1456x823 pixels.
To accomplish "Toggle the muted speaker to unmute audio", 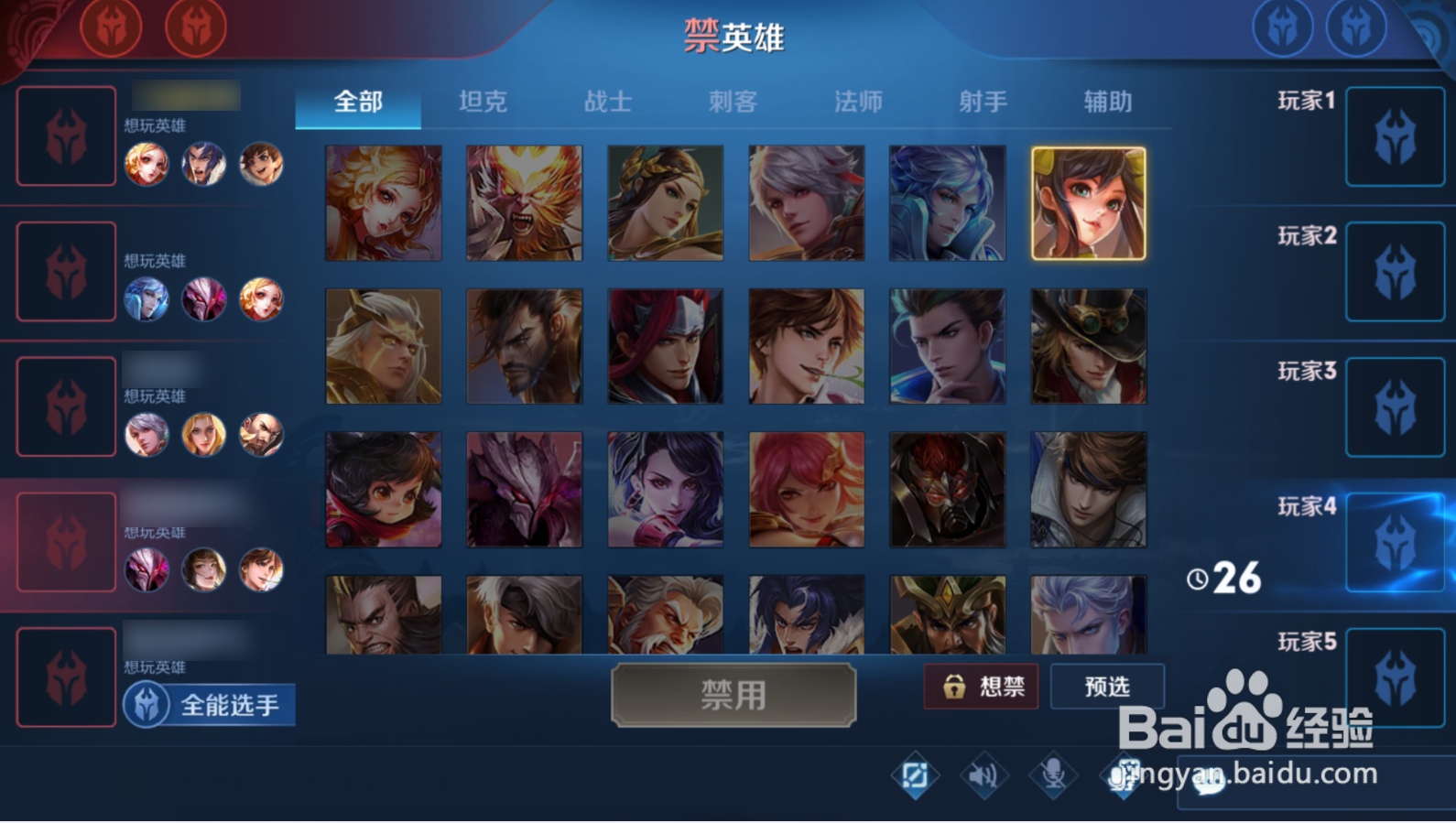I will pos(985,776).
